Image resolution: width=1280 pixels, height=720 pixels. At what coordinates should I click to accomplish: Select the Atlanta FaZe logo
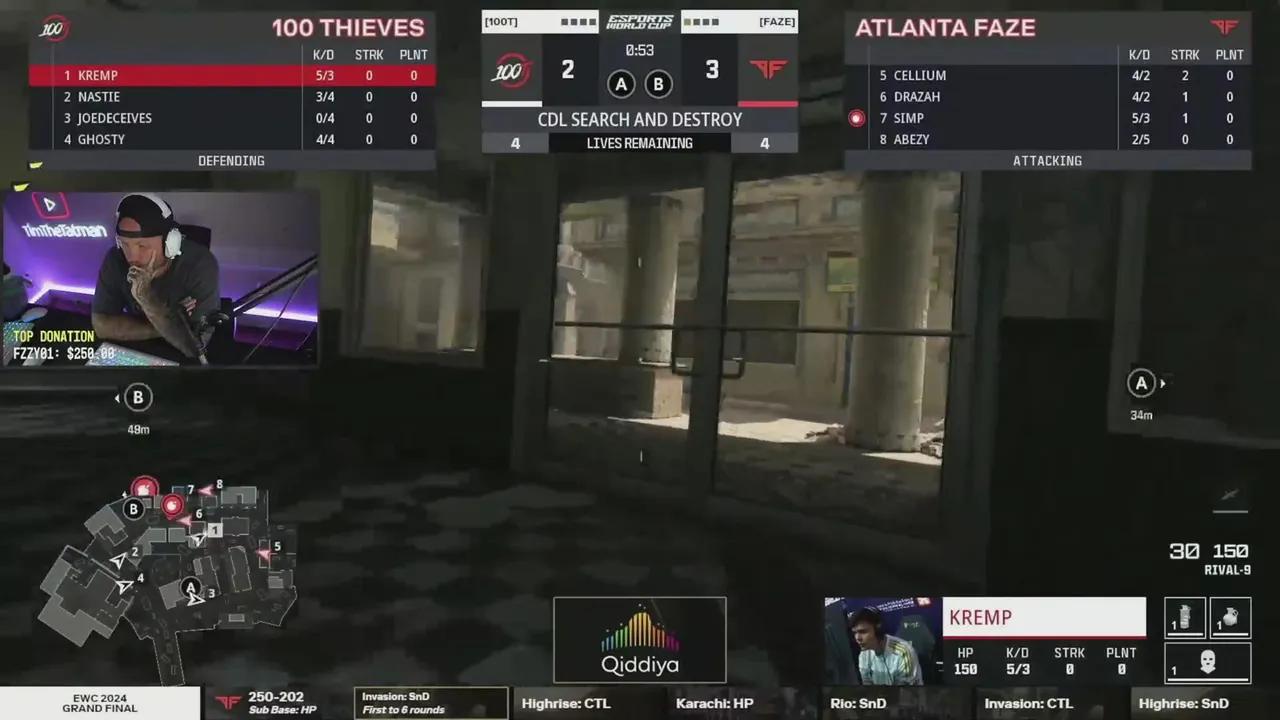pos(1225,28)
